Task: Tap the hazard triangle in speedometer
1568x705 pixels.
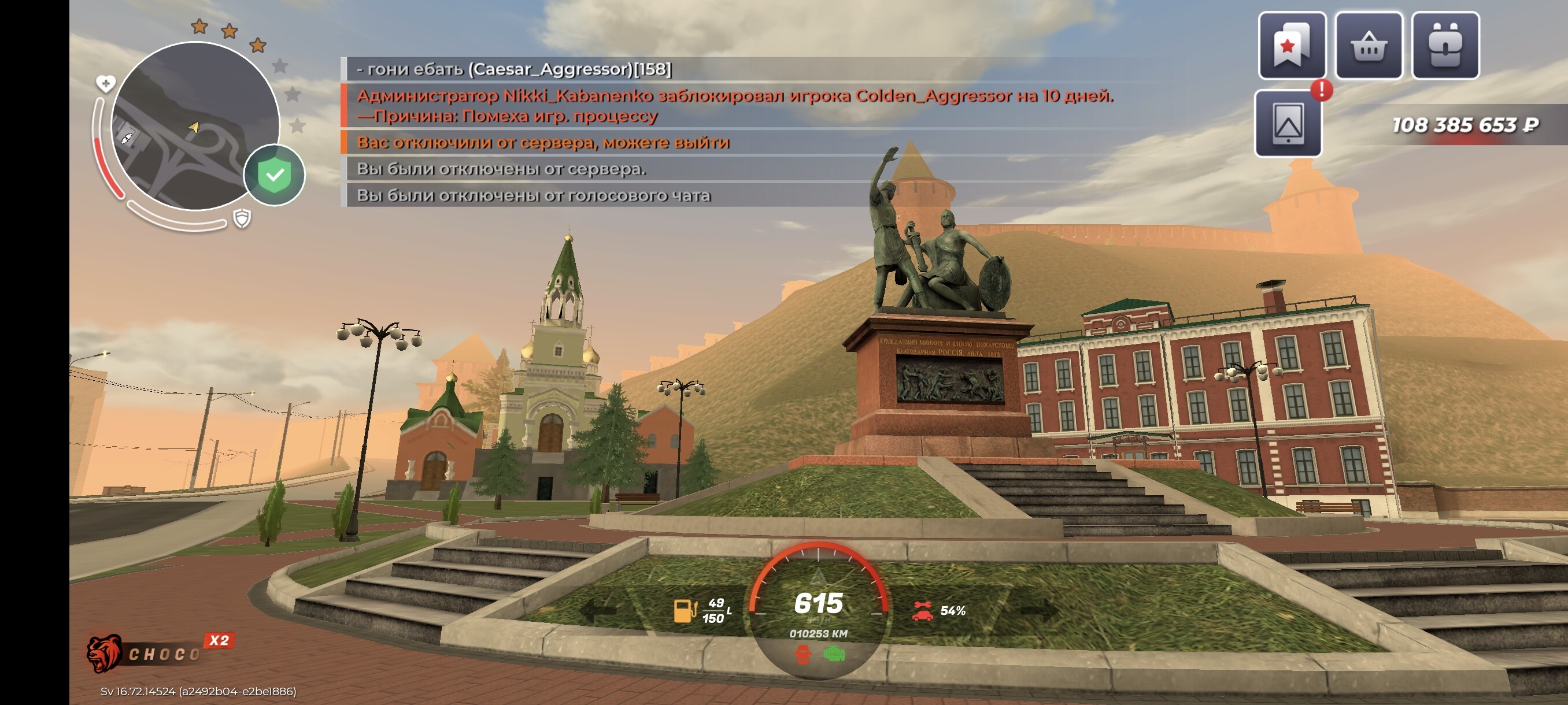Action: pos(818,576)
